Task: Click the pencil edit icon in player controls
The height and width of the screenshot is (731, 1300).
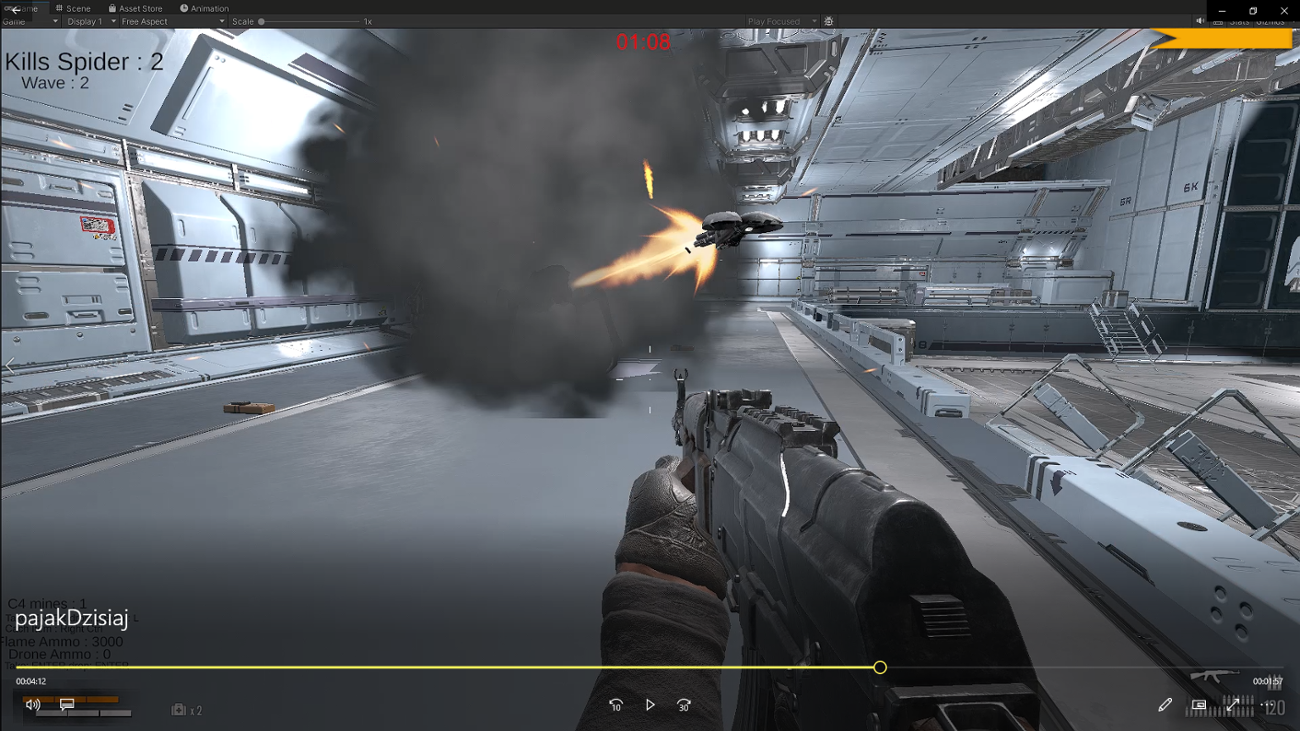Action: coord(1165,705)
